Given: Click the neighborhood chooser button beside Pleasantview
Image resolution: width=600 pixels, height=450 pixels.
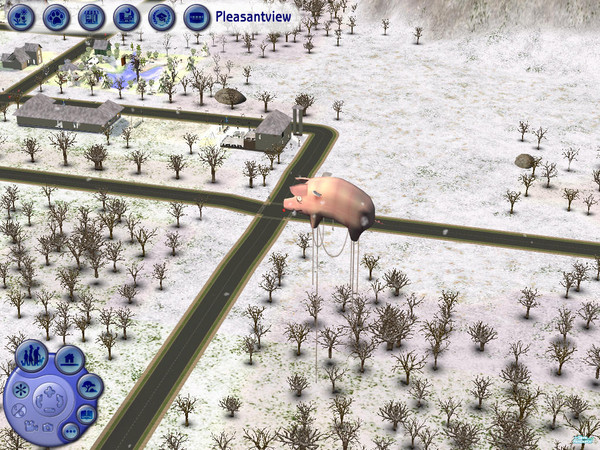Looking at the screenshot, I should click(x=196, y=17).
